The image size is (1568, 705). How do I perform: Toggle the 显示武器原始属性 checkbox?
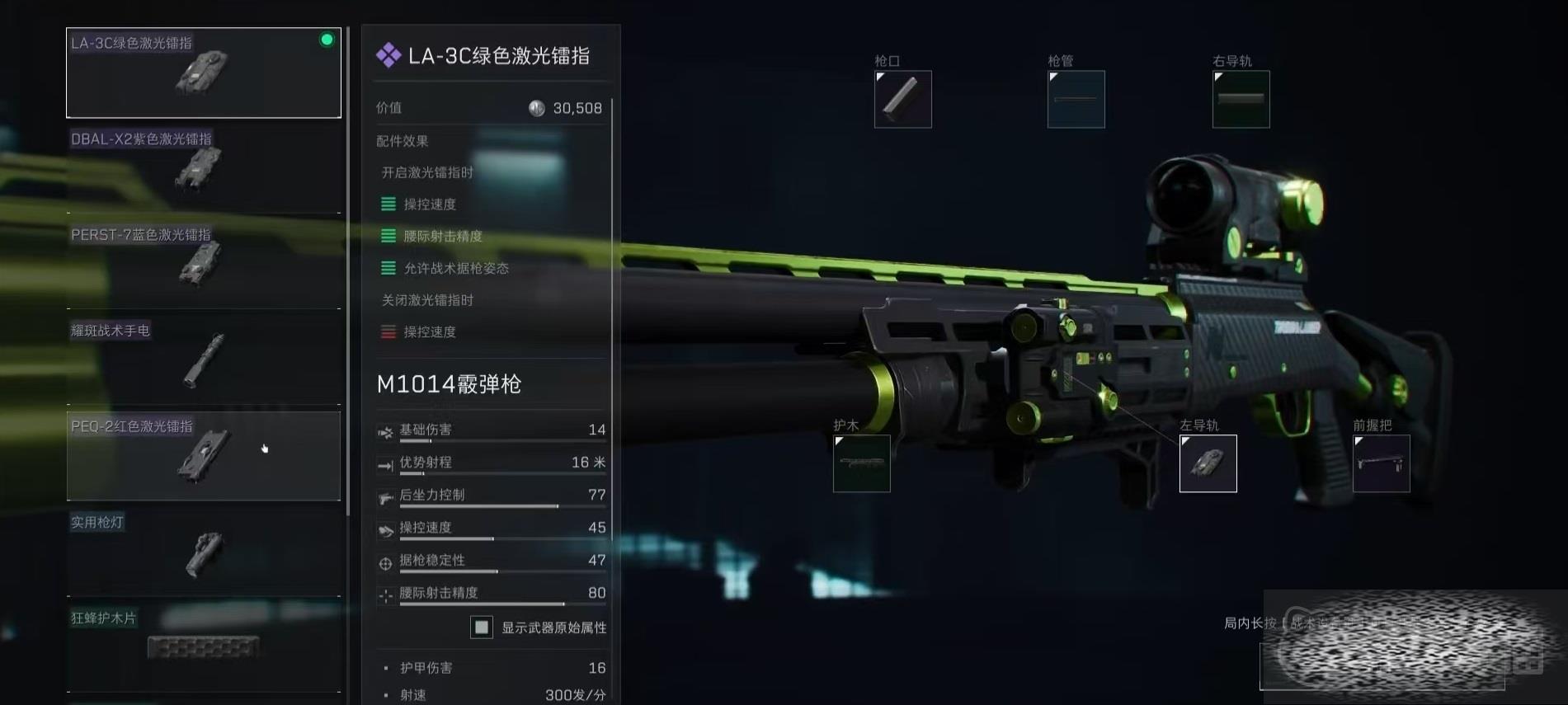tap(482, 627)
